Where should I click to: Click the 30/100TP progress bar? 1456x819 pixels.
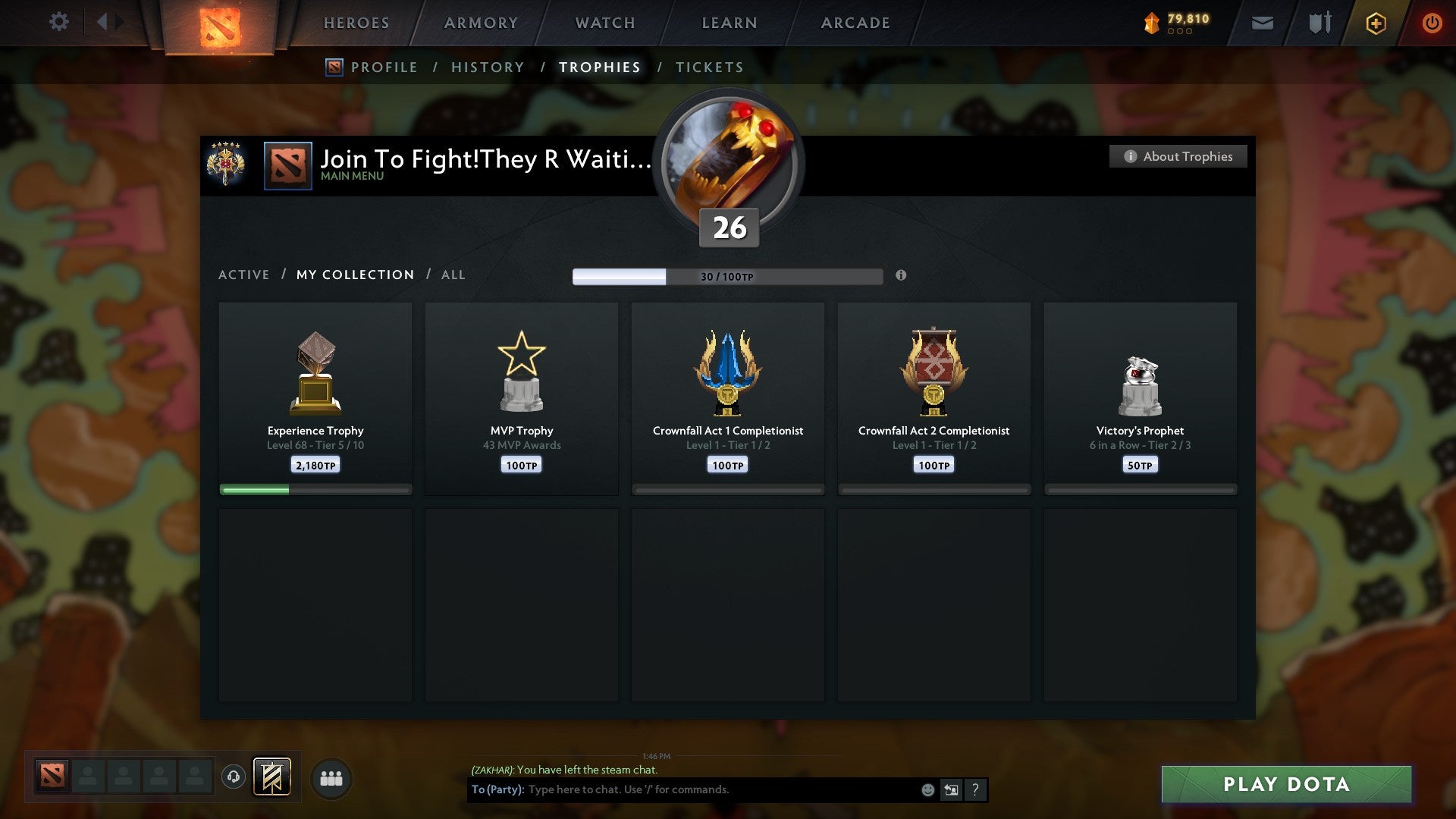coord(728,277)
